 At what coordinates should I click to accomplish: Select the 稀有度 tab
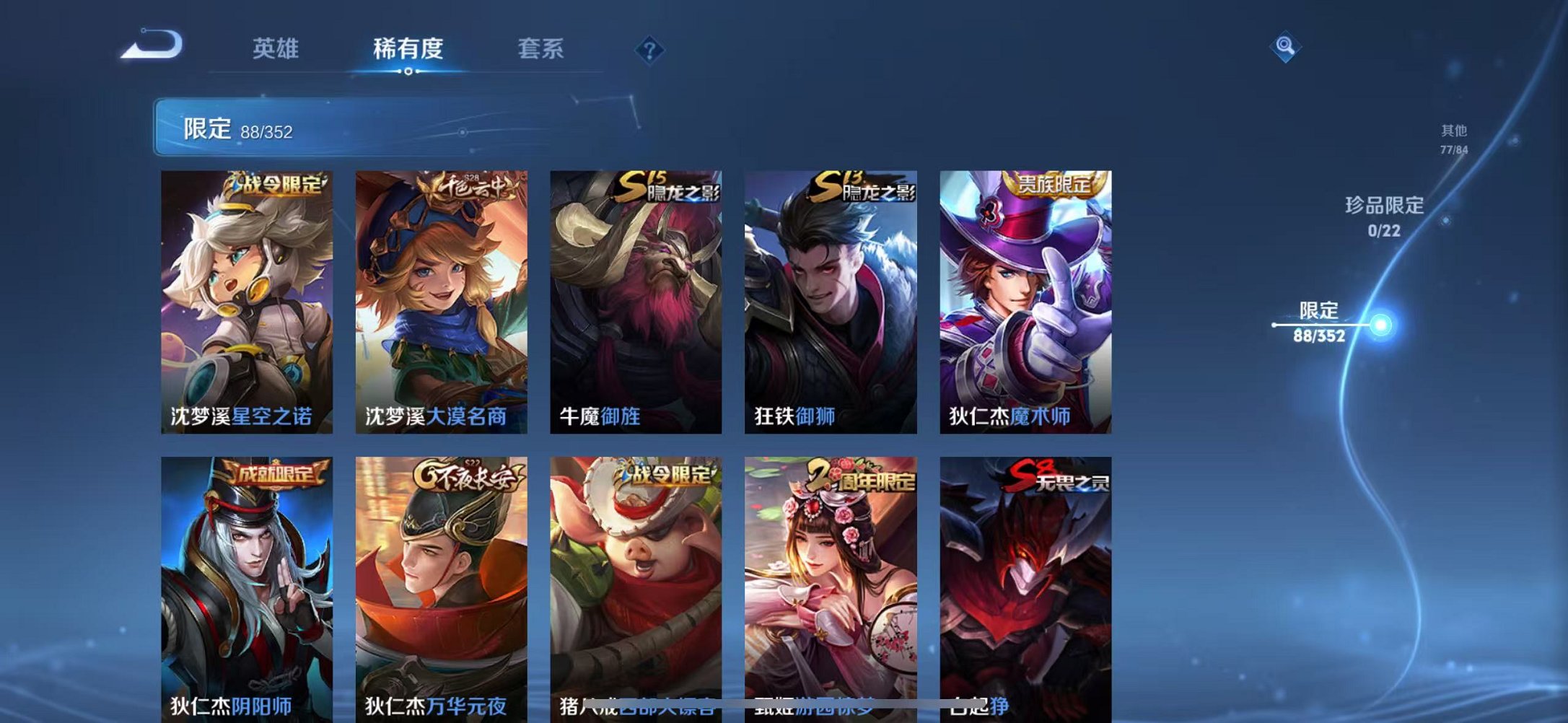408,49
